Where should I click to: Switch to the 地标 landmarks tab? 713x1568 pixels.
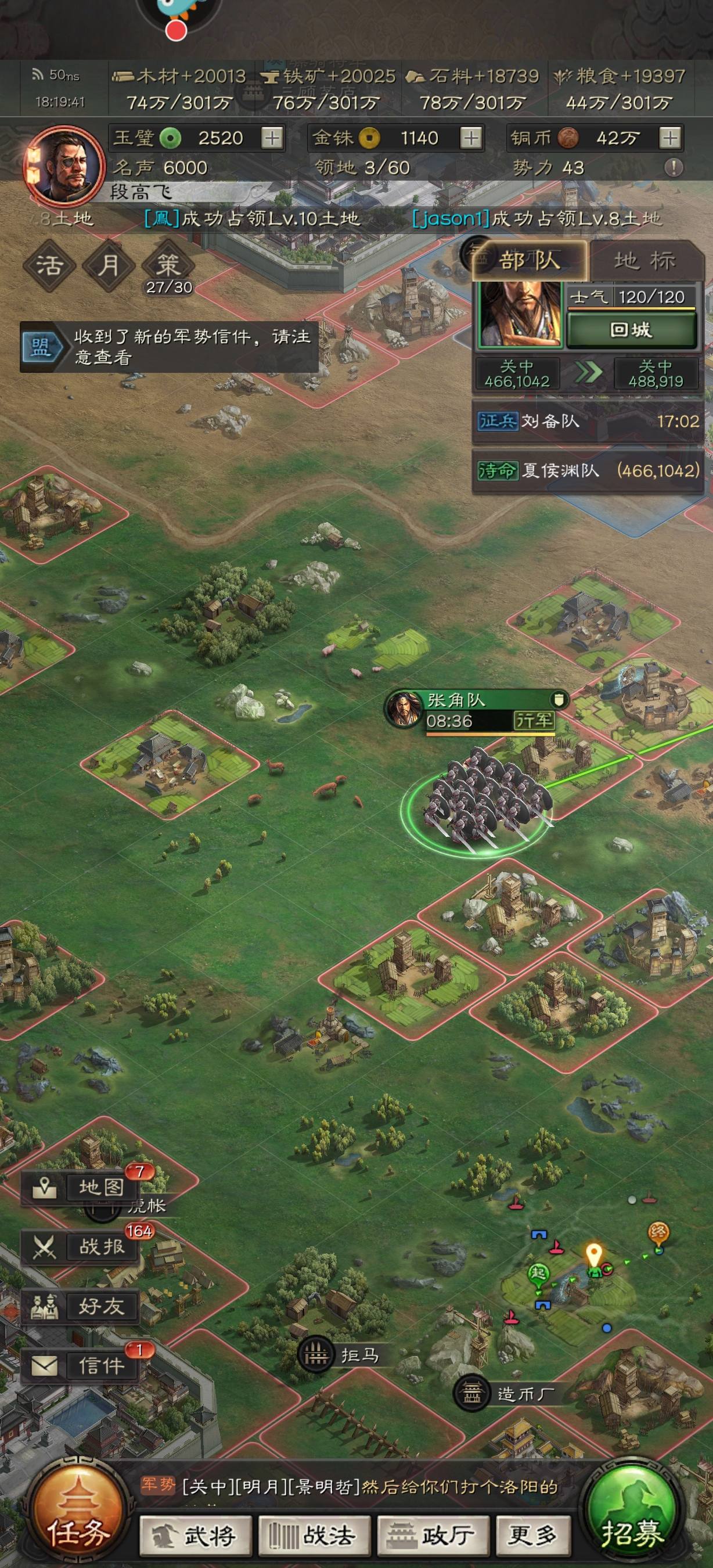pos(646,261)
